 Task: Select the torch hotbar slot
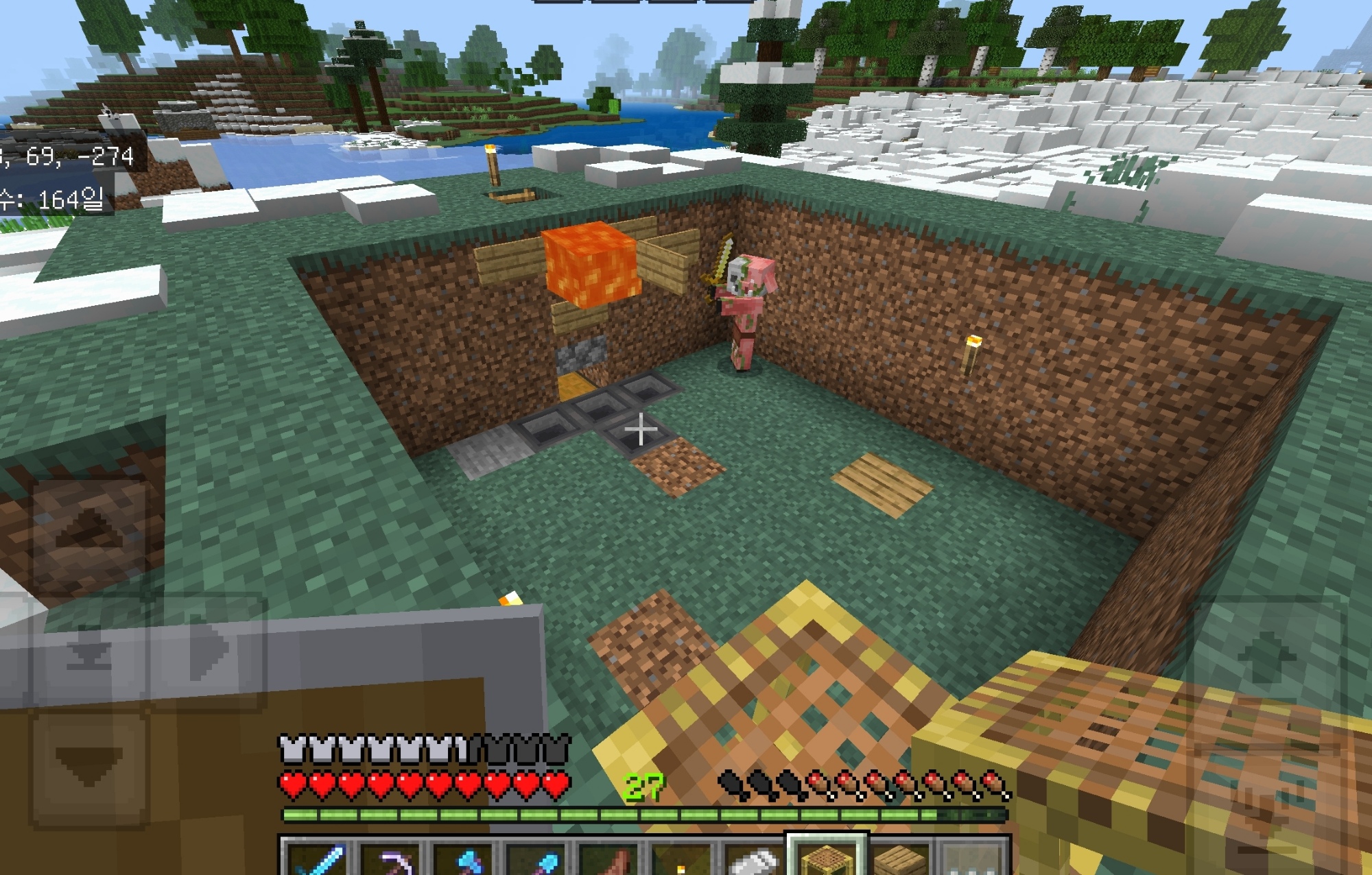click(681, 859)
